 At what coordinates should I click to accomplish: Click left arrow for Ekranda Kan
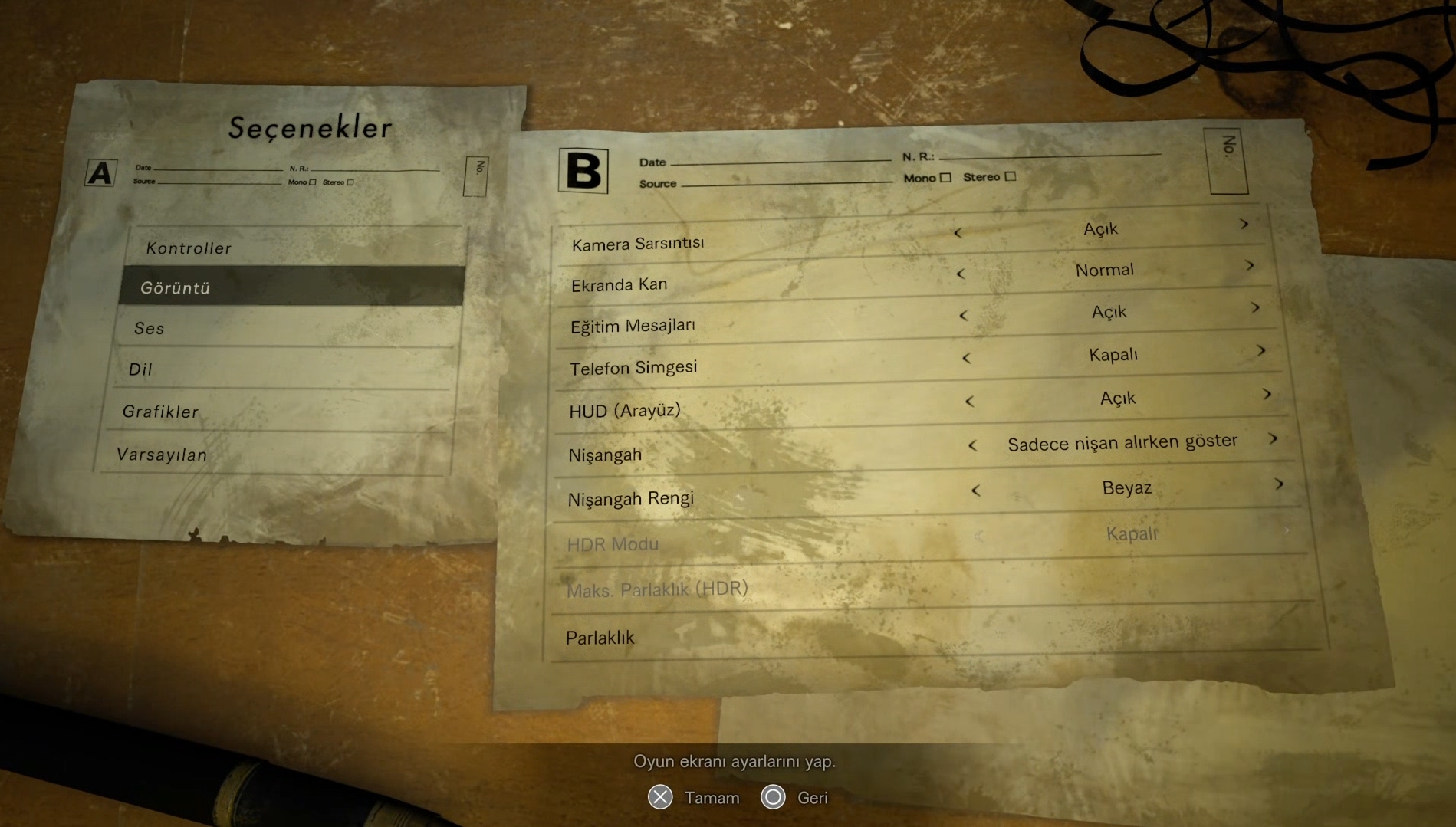point(961,274)
